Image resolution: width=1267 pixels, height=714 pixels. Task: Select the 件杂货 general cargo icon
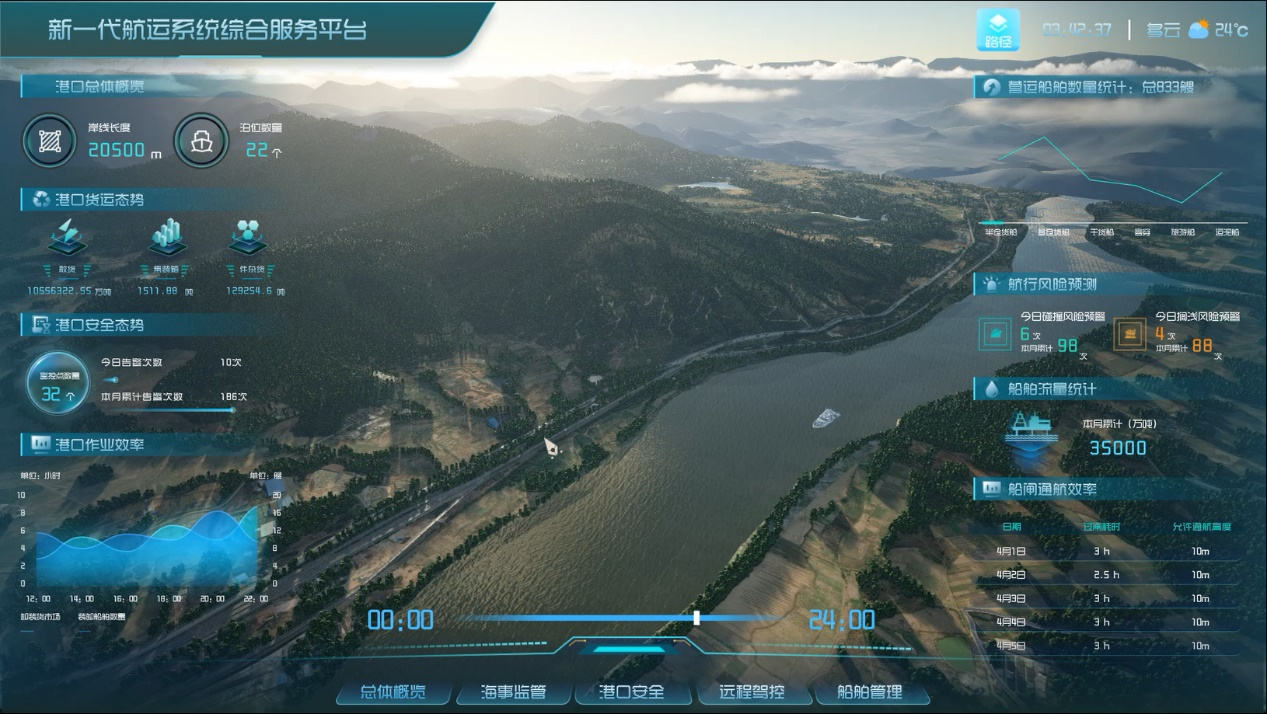[x=246, y=238]
